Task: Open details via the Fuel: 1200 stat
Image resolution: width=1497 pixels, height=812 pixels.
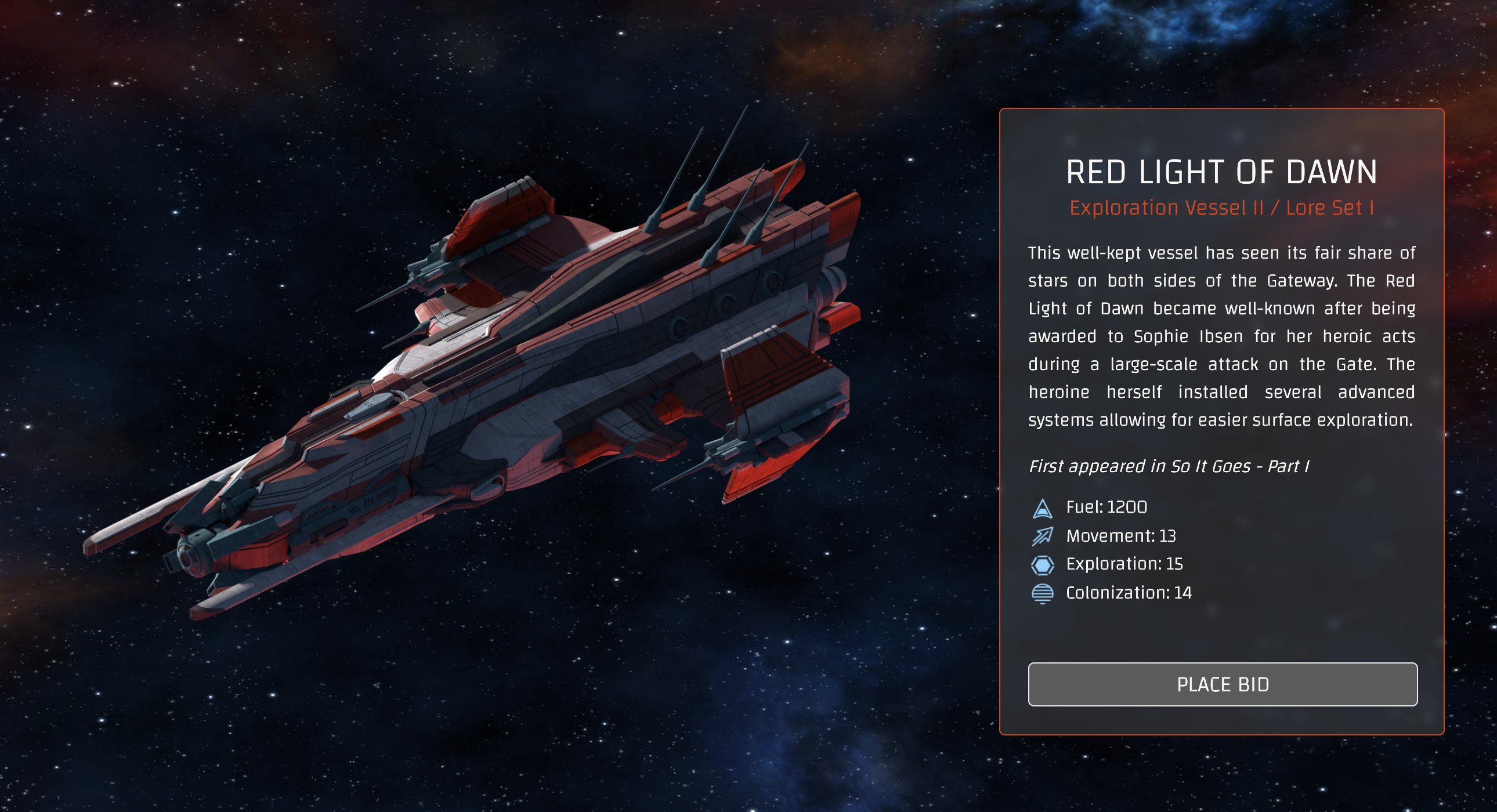Action: [1106, 507]
